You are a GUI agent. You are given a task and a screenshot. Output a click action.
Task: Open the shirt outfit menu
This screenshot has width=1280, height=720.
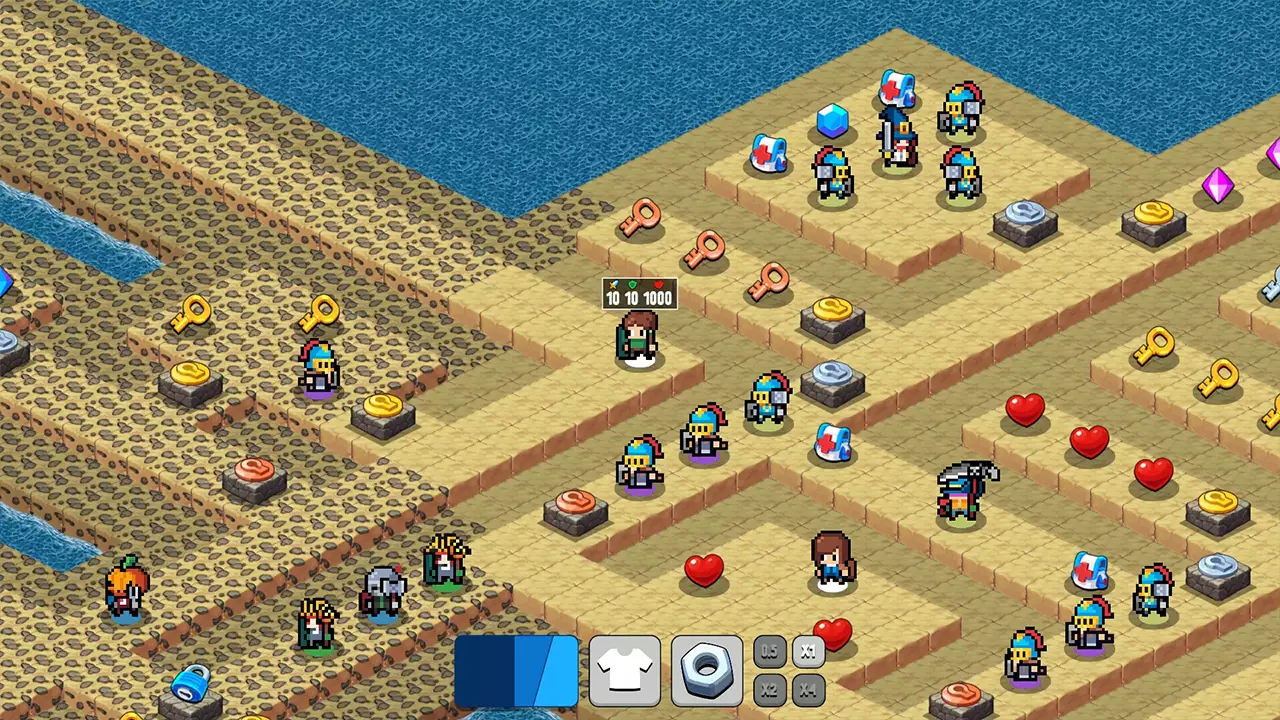[624, 668]
